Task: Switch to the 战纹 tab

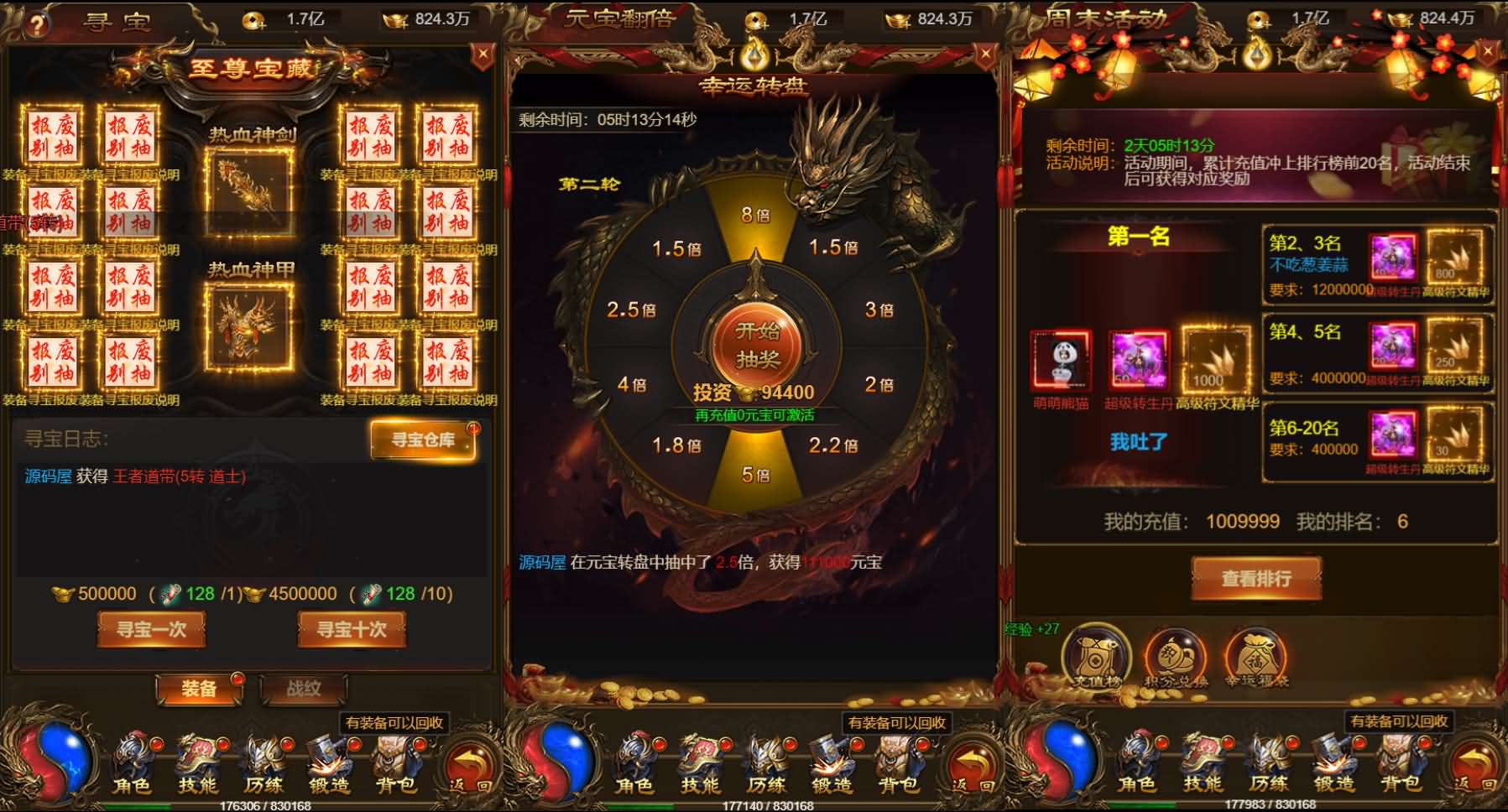Action: (x=303, y=689)
